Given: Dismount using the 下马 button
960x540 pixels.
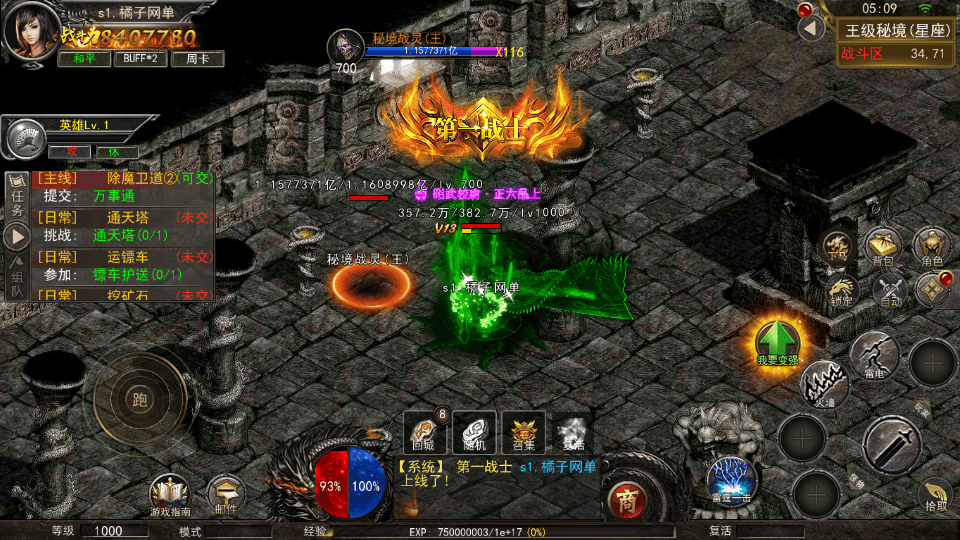Looking at the screenshot, I should (x=838, y=247).
